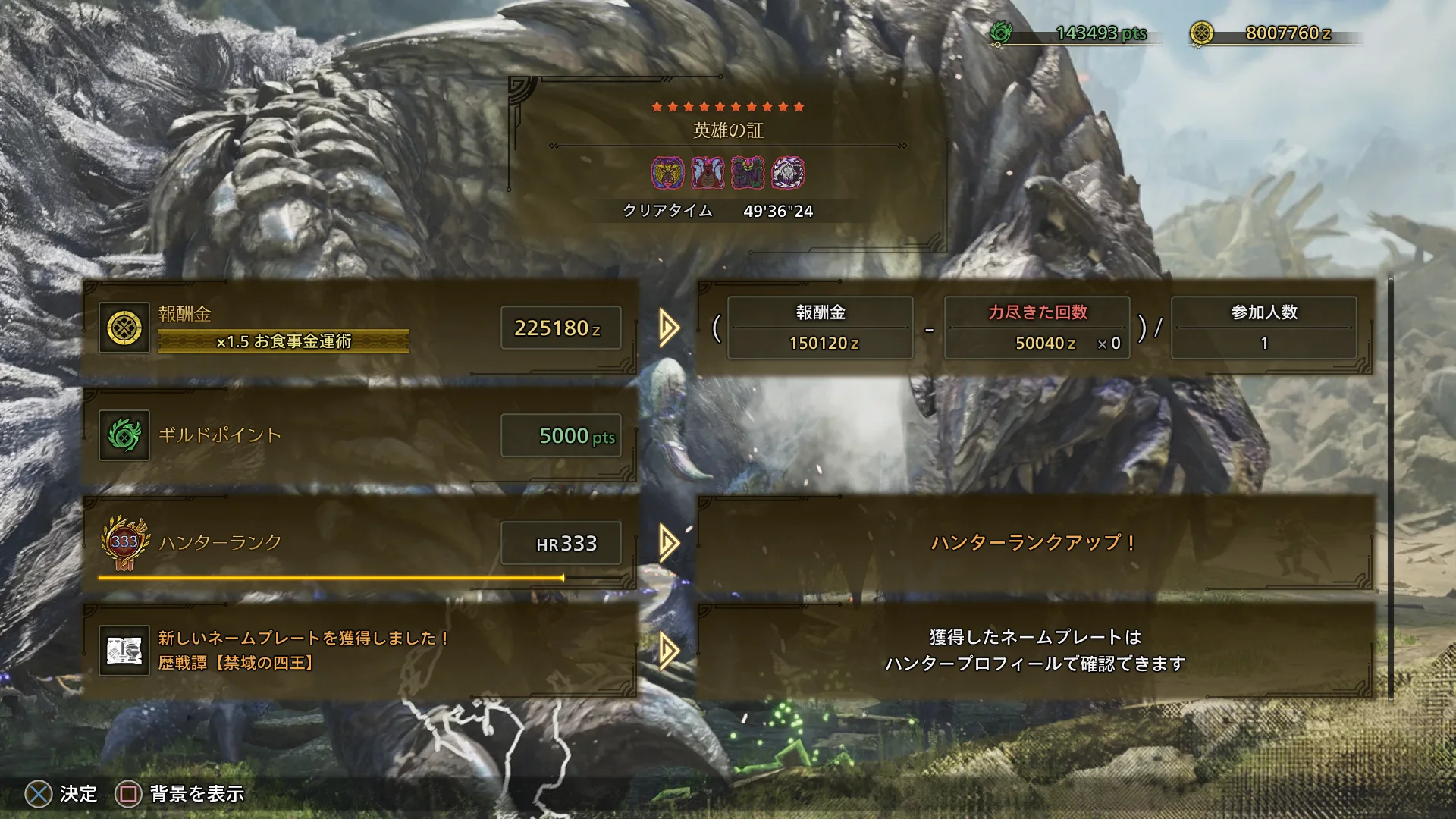Select the new nameplate 歴戦譚 row
Screen dimensions: 1456x819
coord(360,651)
